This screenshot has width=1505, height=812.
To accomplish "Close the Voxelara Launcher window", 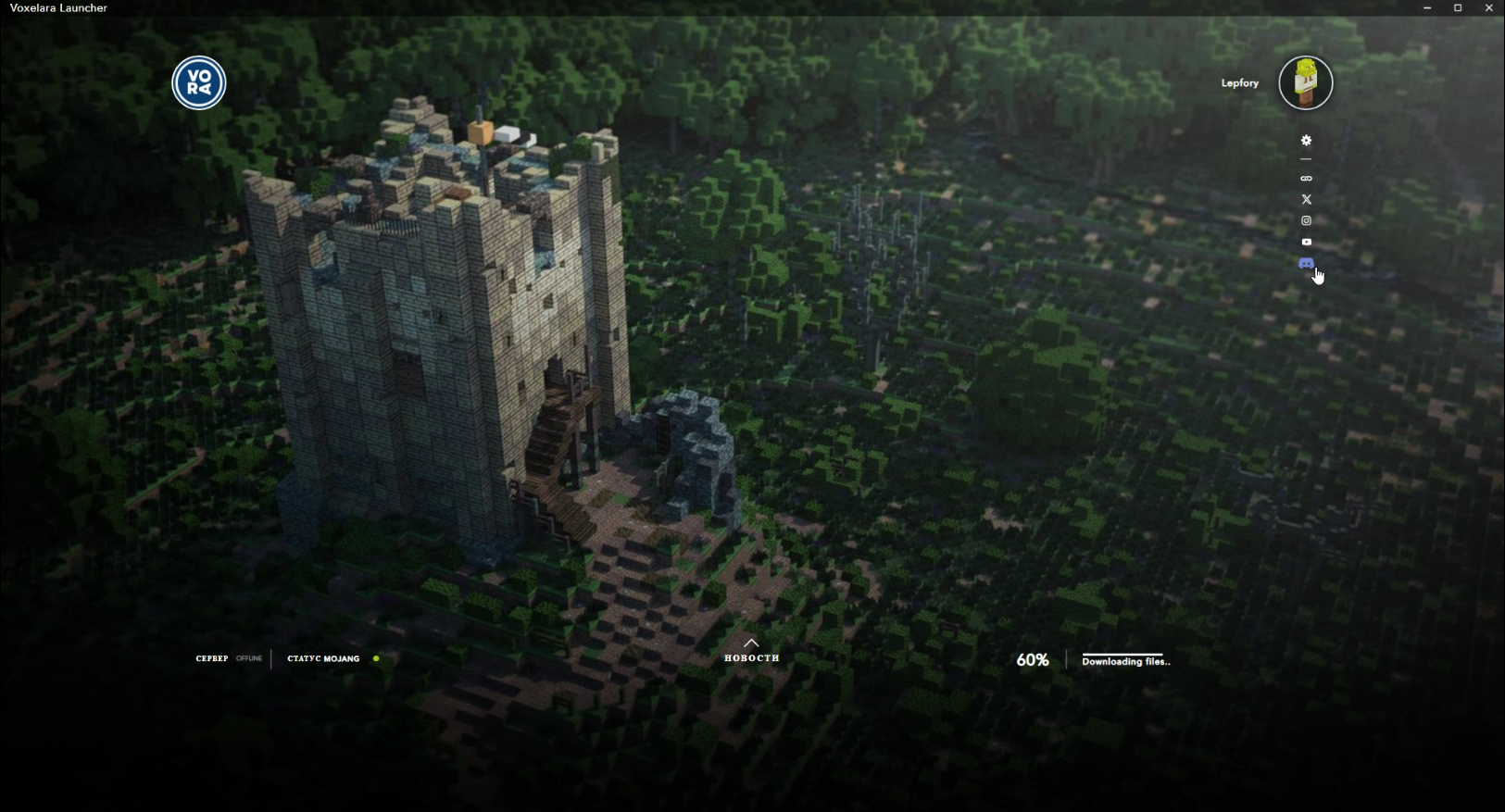I will point(1489,8).
